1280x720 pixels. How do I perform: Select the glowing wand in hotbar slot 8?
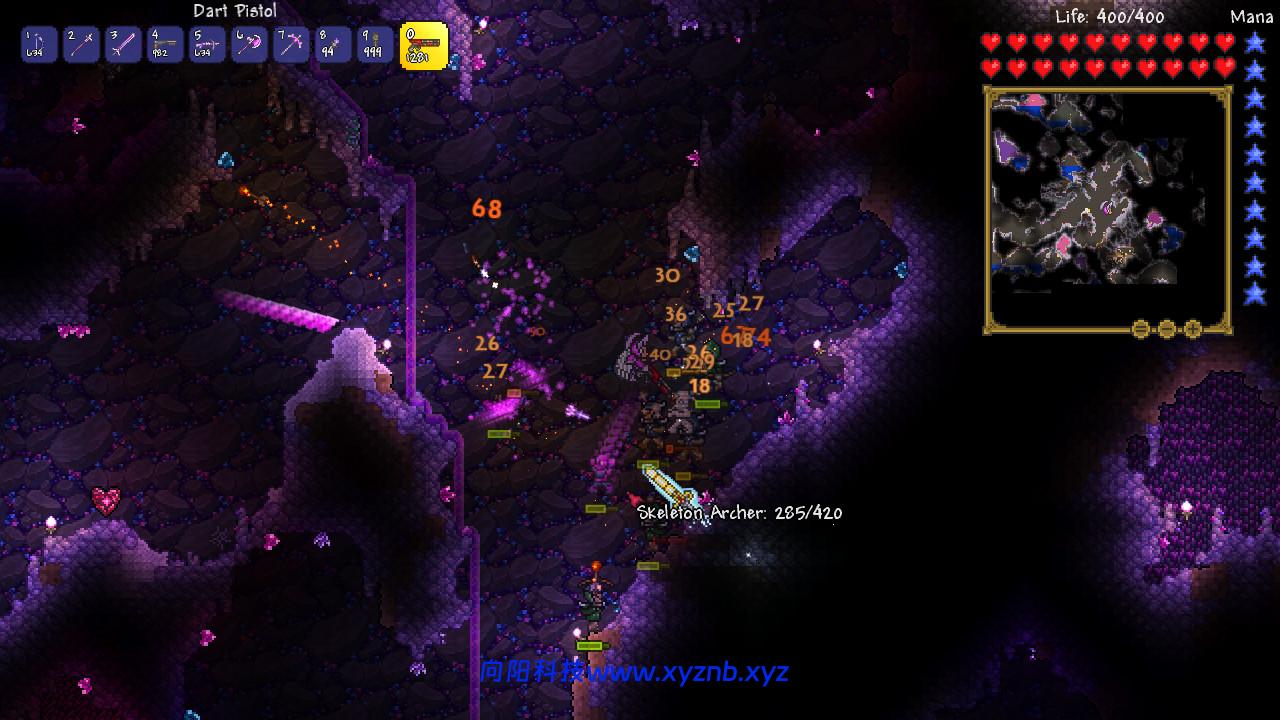(x=332, y=44)
